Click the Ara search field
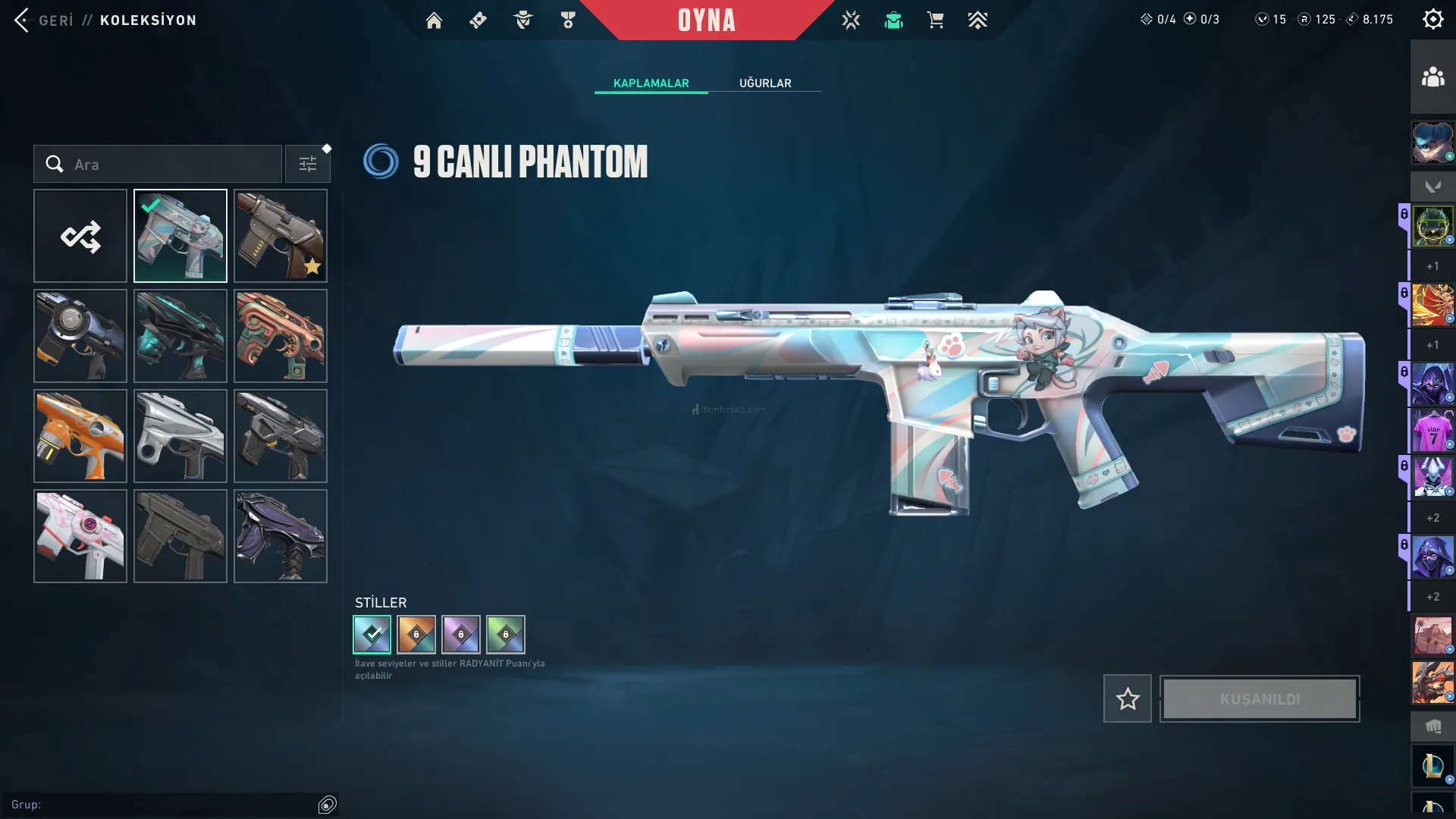Viewport: 1456px width, 819px height. pyautogui.click(x=167, y=165)
